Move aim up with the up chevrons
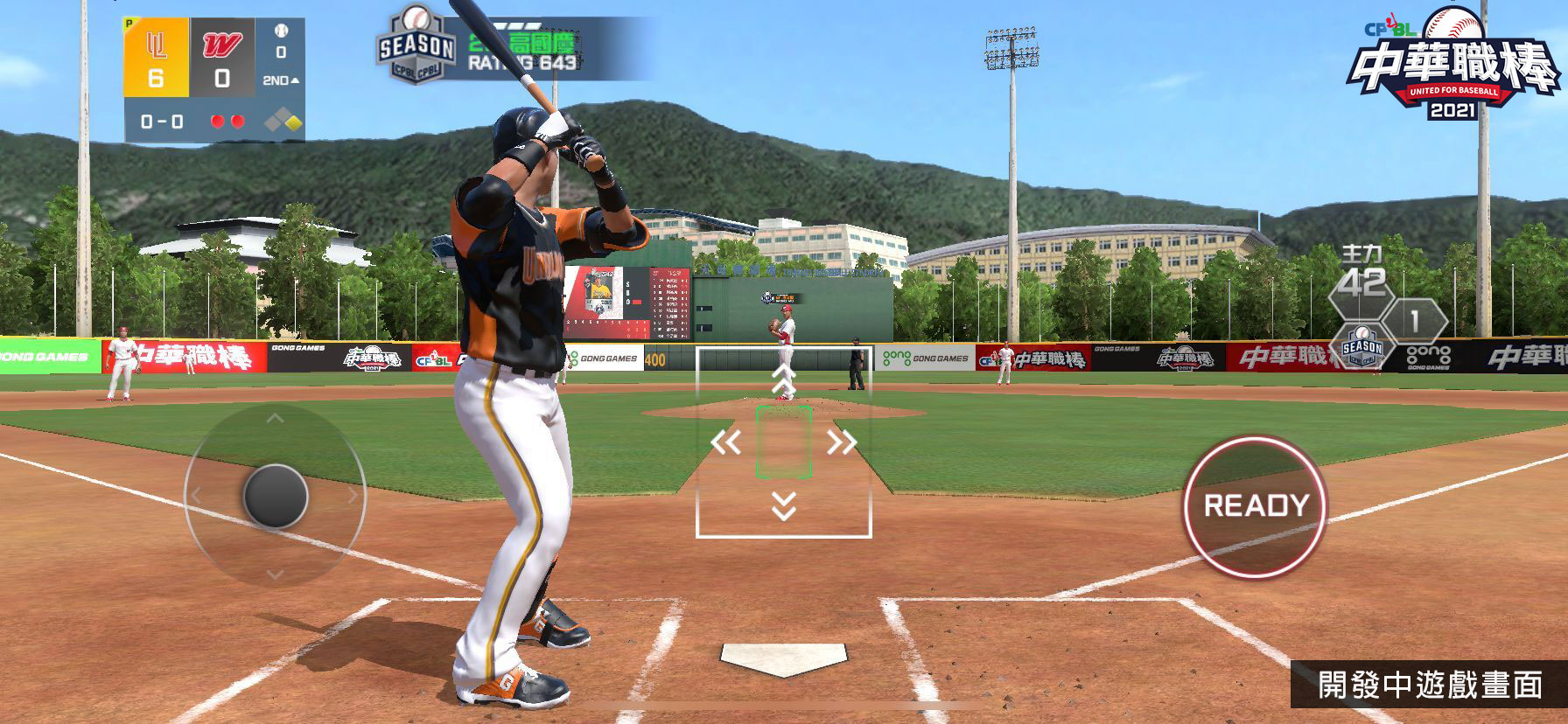Screen dimensions: 1568x724 (x=783, y=378)
